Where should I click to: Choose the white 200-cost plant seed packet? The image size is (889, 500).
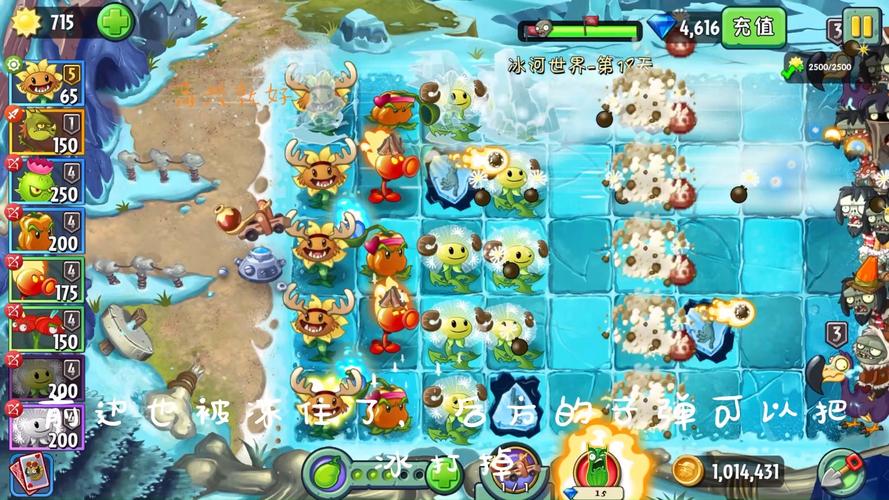(x=46, y=427)
